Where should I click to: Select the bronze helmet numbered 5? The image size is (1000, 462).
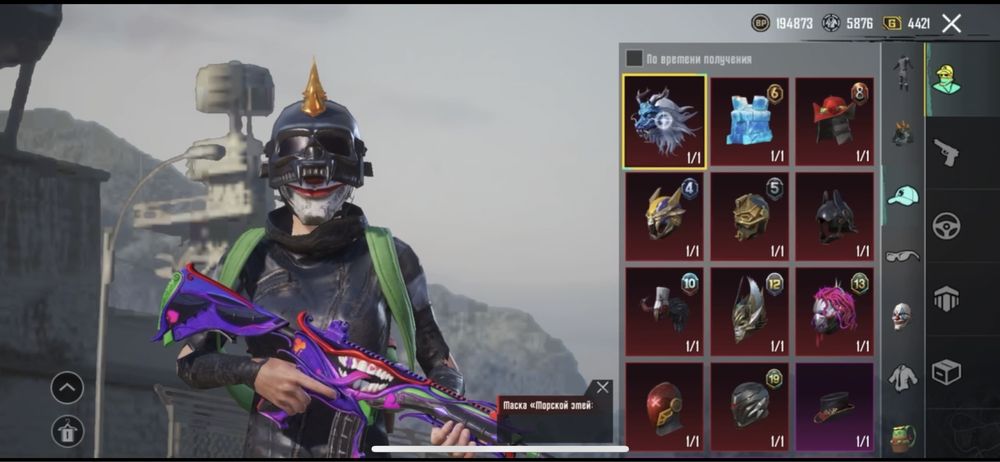point(749,215)
